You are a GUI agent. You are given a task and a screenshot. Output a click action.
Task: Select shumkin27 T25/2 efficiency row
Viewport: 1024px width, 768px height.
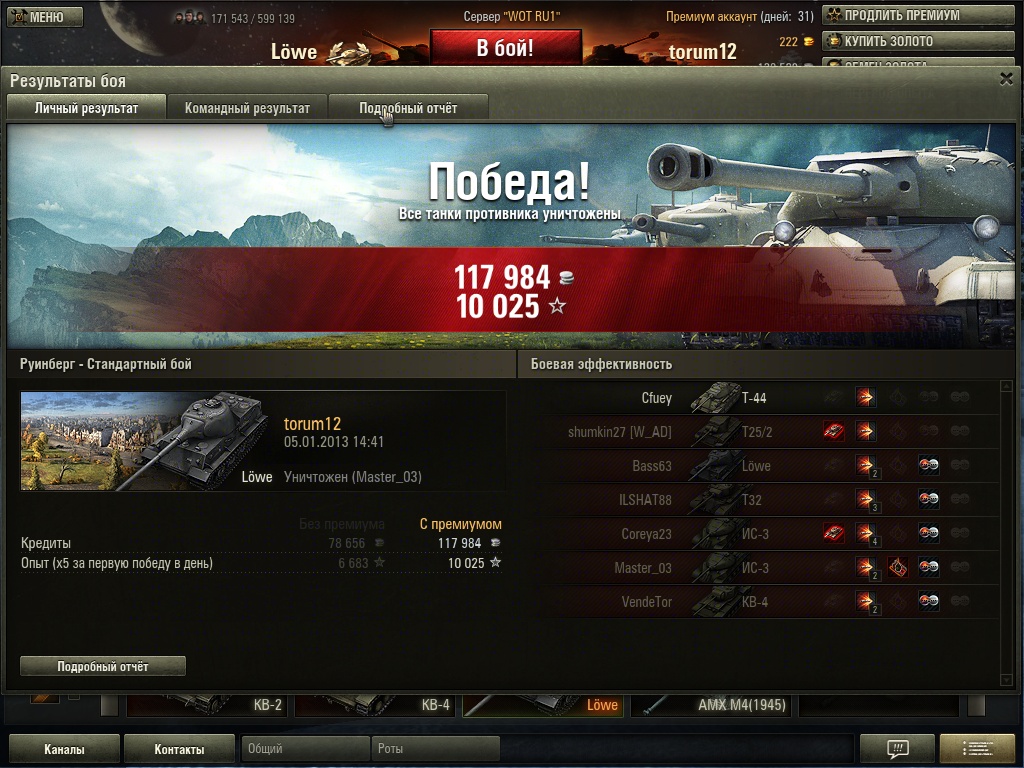(x=760, y=432)
